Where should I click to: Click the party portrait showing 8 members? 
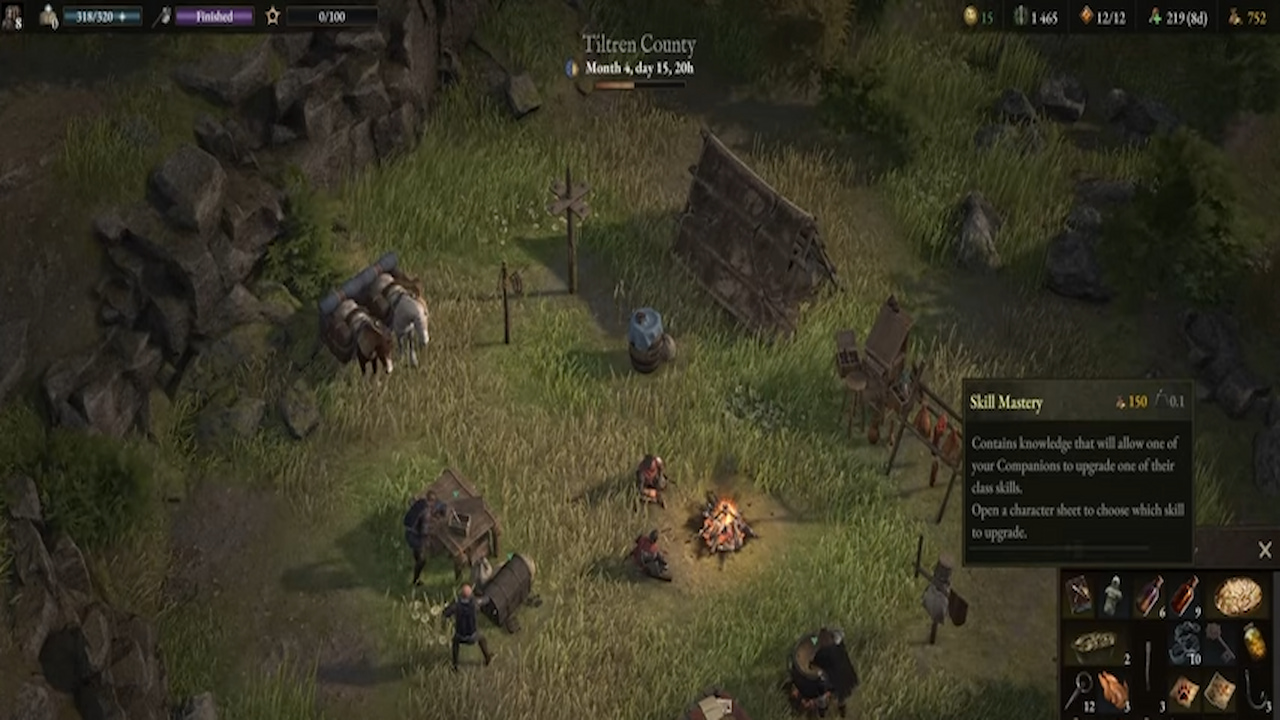click(x=14, y=17)
